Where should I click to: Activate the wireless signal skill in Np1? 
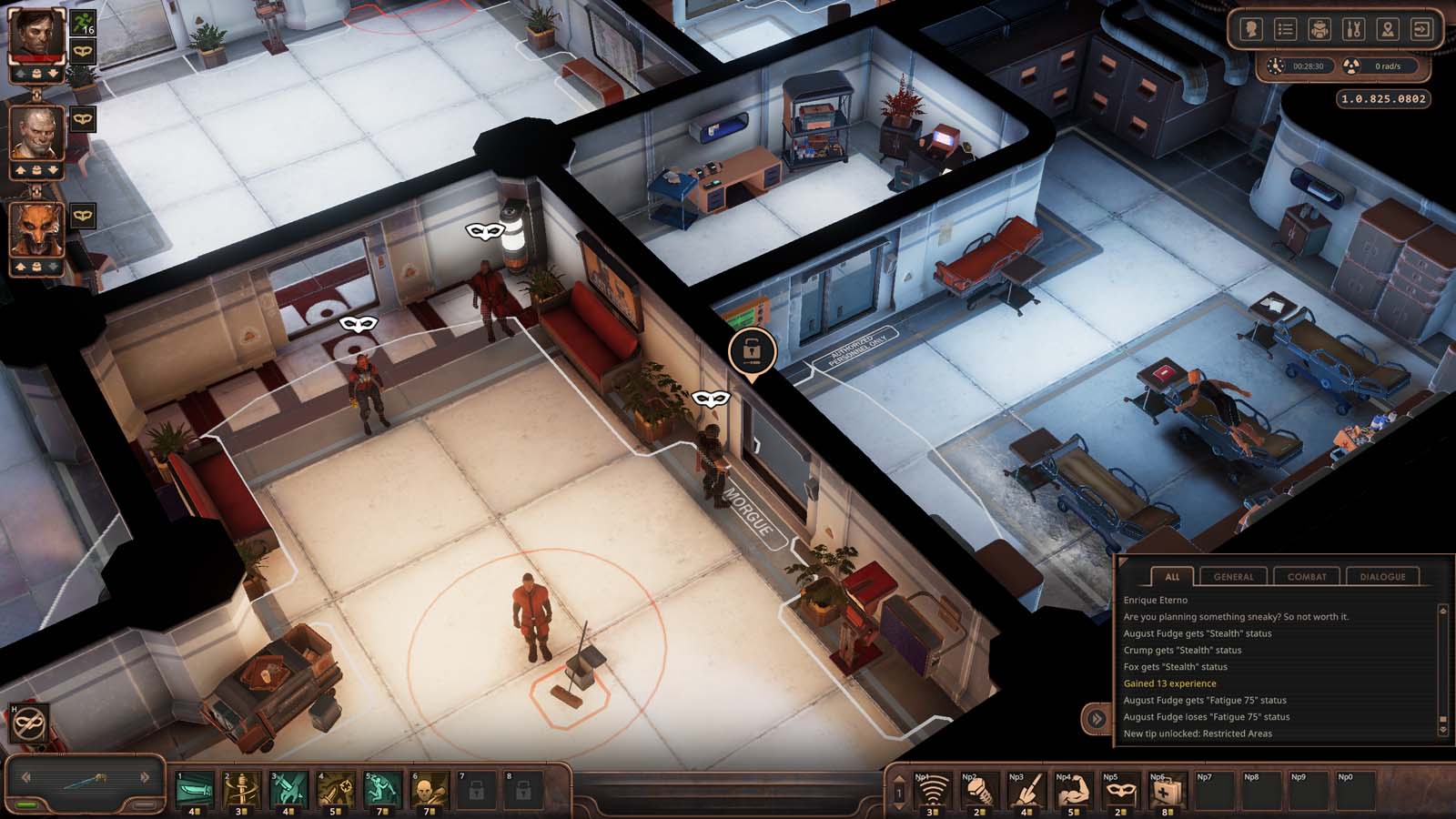pyautogui.click(x=931, y=792)
